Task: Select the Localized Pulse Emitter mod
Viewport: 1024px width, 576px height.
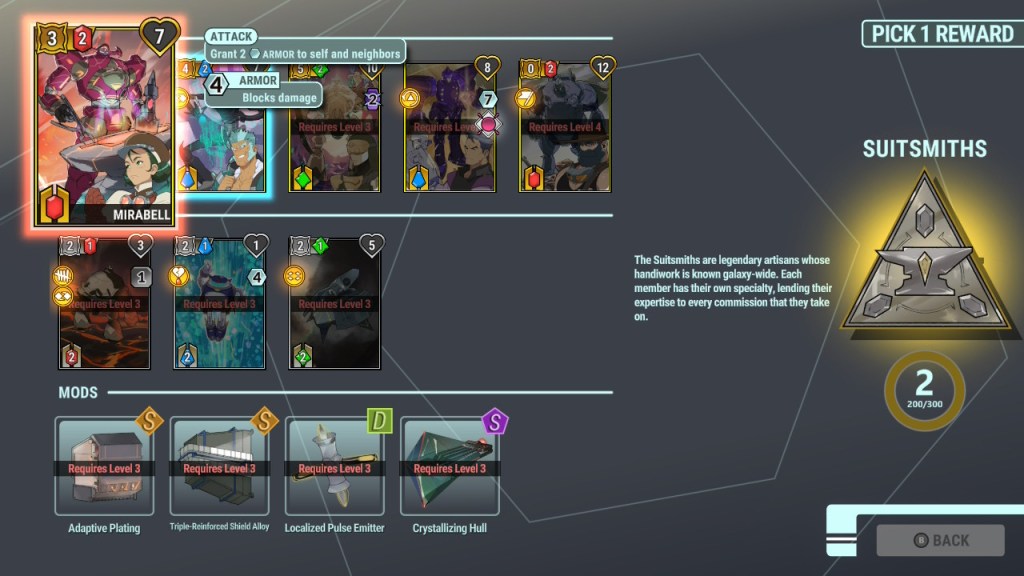Action: coord(334,466)
